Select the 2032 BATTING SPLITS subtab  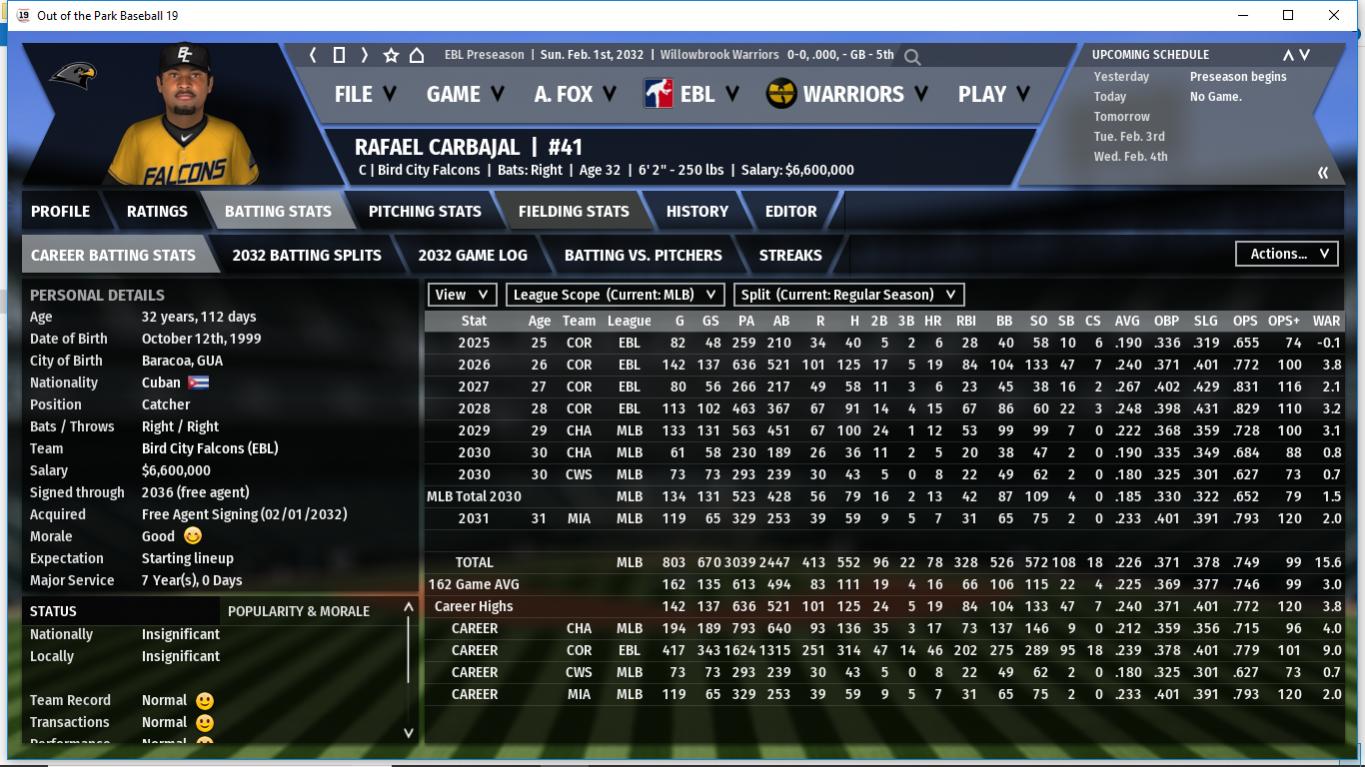[x=307, y=255]
